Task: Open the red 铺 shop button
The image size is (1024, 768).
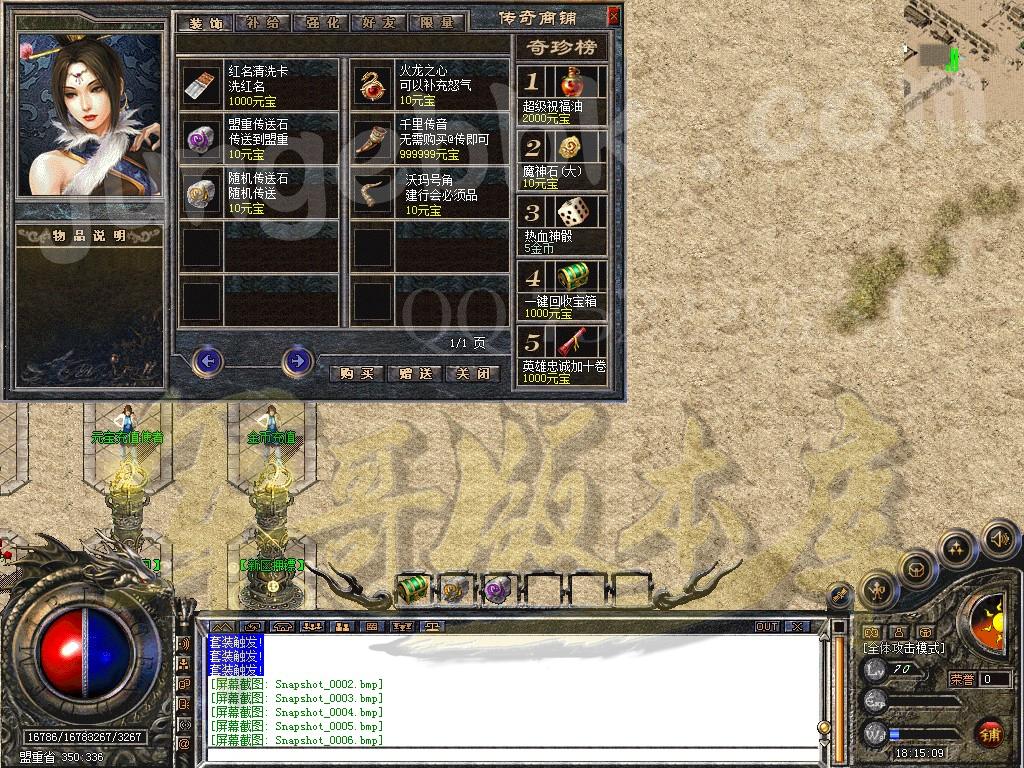Action: [990, 733]
